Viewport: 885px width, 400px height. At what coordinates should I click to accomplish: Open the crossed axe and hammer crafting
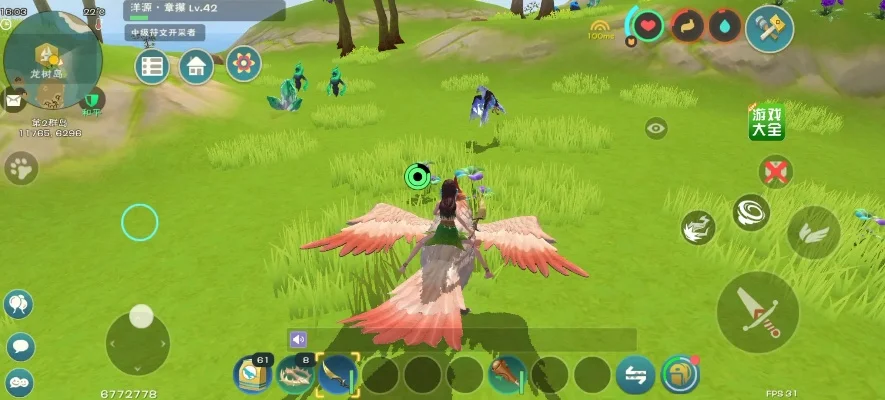(769, 28)
